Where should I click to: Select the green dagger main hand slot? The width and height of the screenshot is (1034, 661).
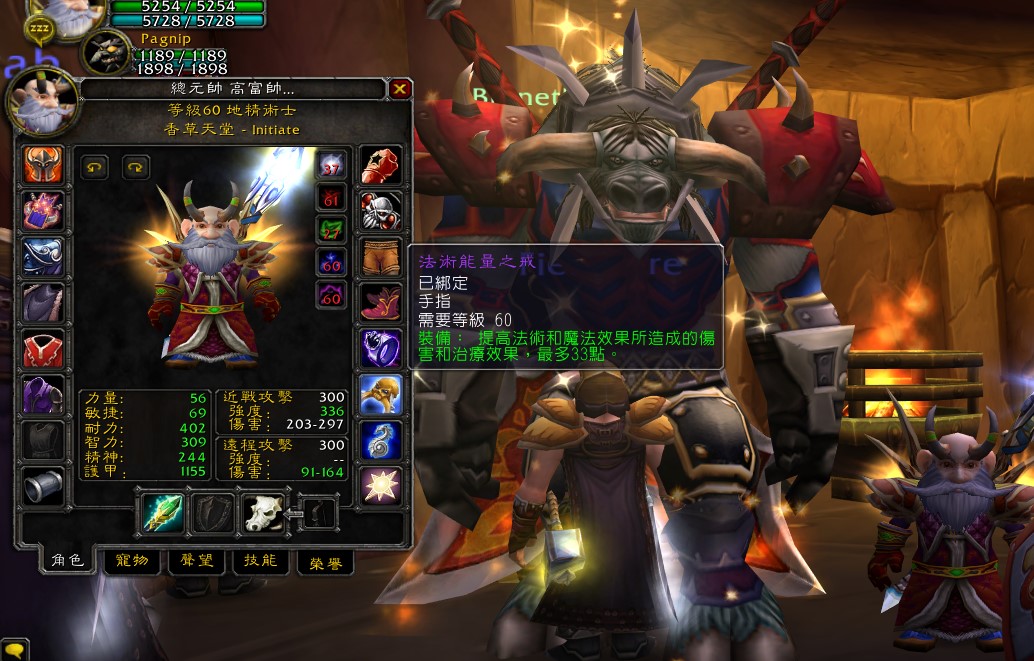pos(160,512)
